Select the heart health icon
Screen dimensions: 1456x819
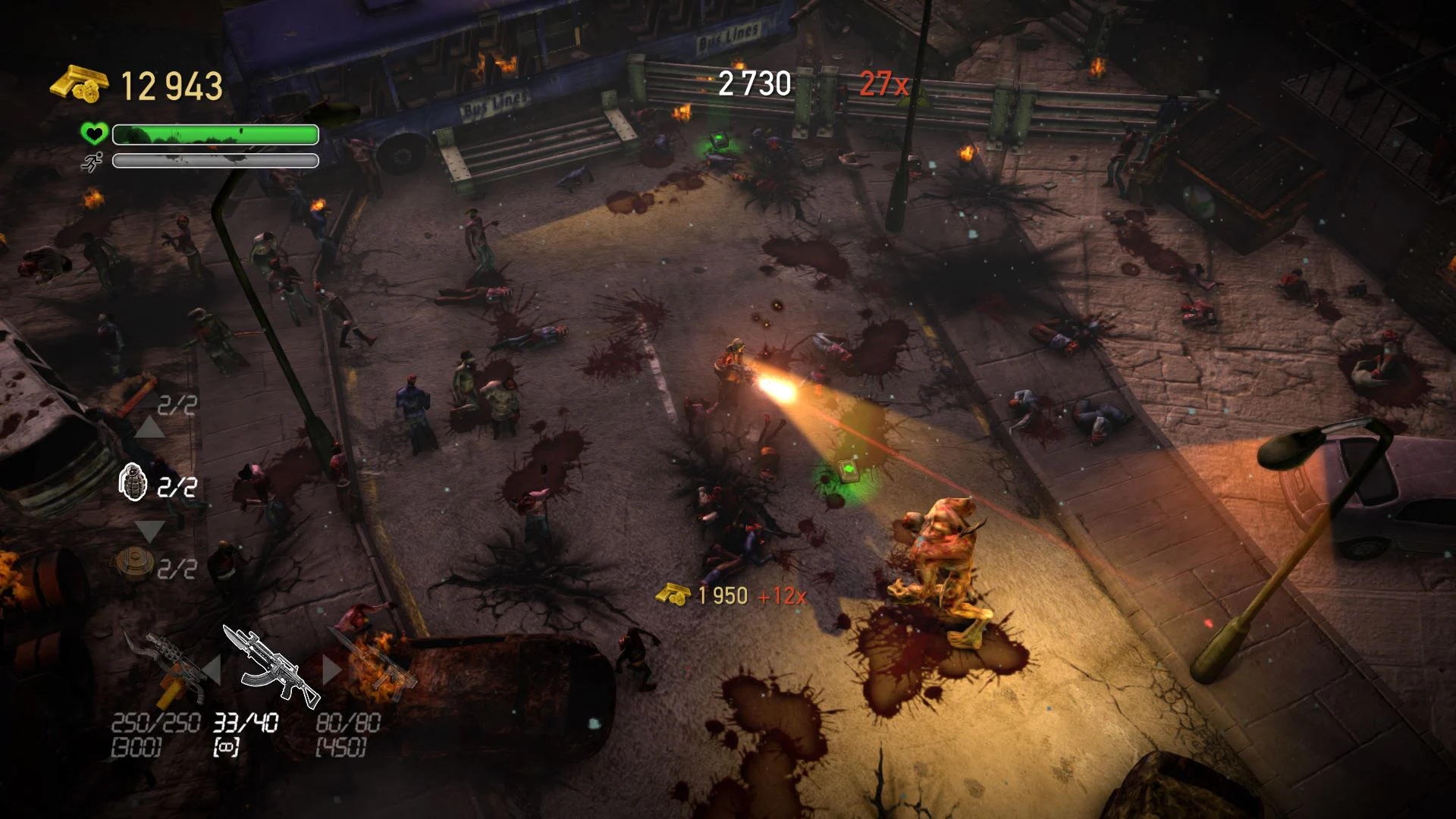point(93,134)
